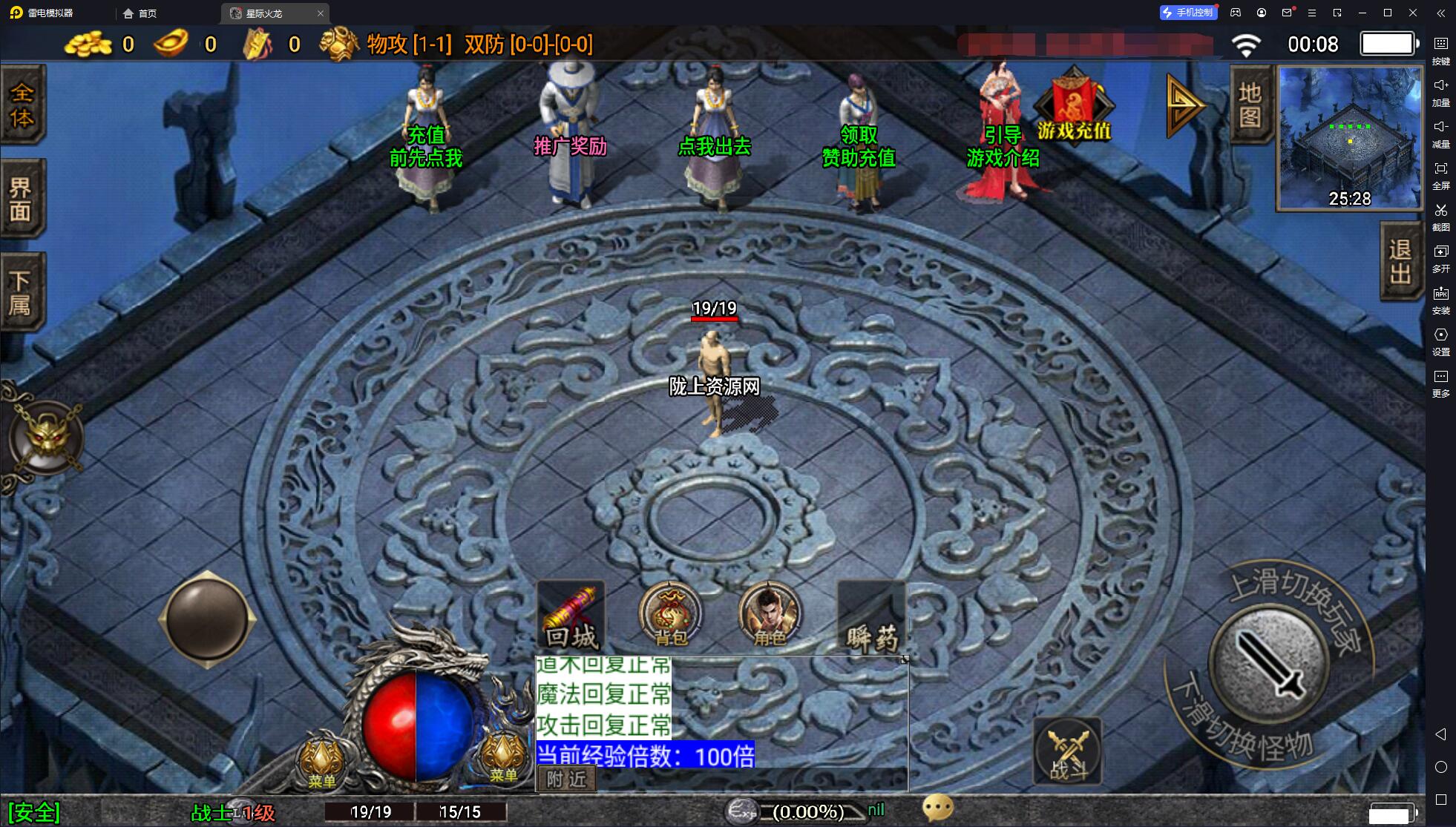Open the 界面 side tab
This screenshot has height=827, width=1456.
[23, 198]
